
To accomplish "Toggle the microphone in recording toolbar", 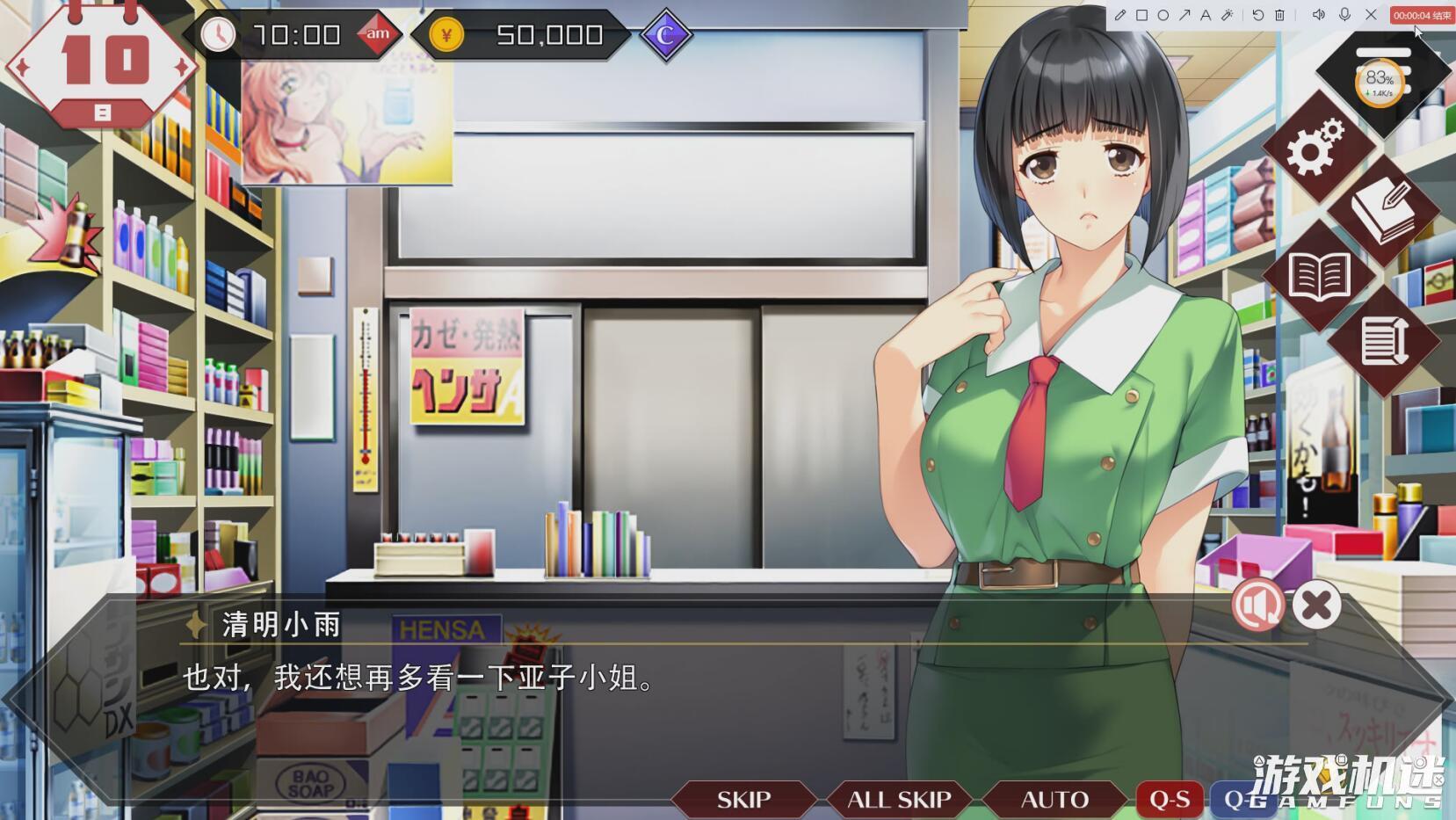I will click(x=1344, y=15).
